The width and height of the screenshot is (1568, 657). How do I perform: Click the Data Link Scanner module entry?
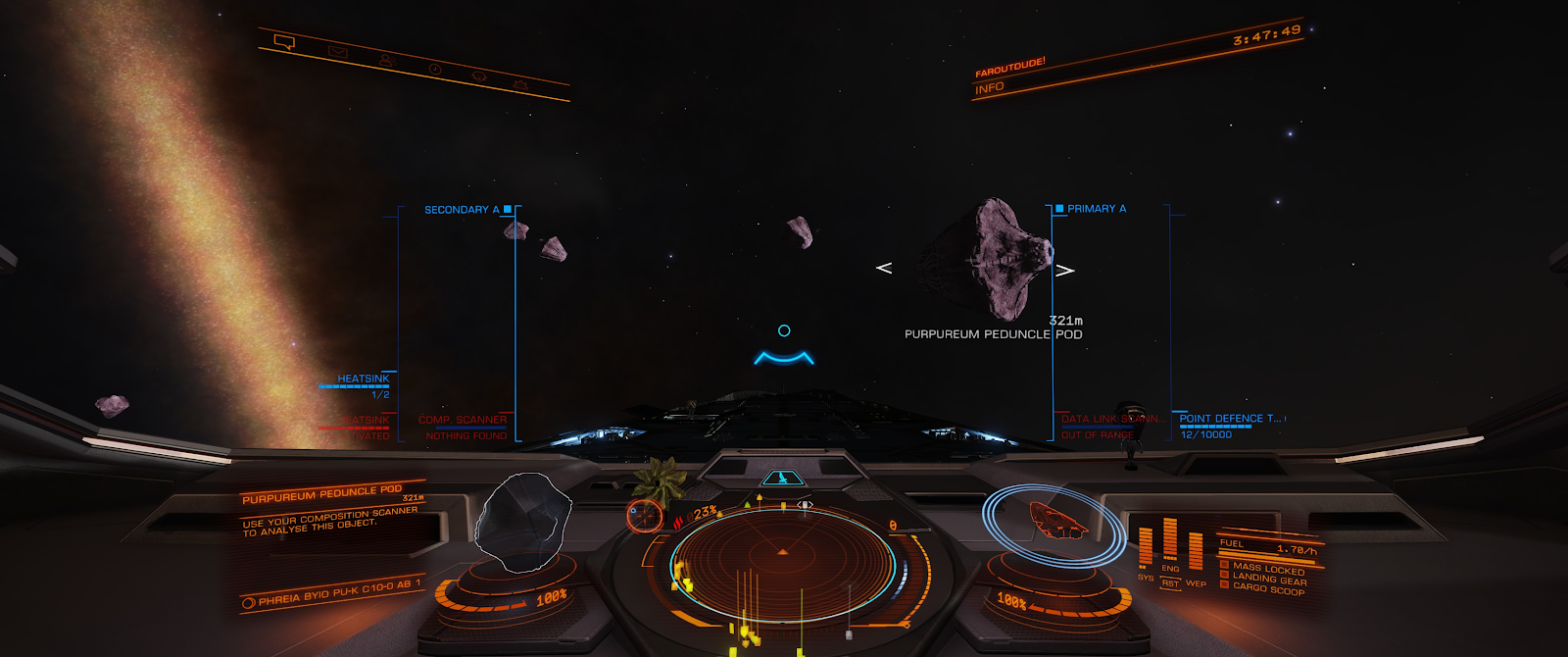click(x=1111, y=420)
